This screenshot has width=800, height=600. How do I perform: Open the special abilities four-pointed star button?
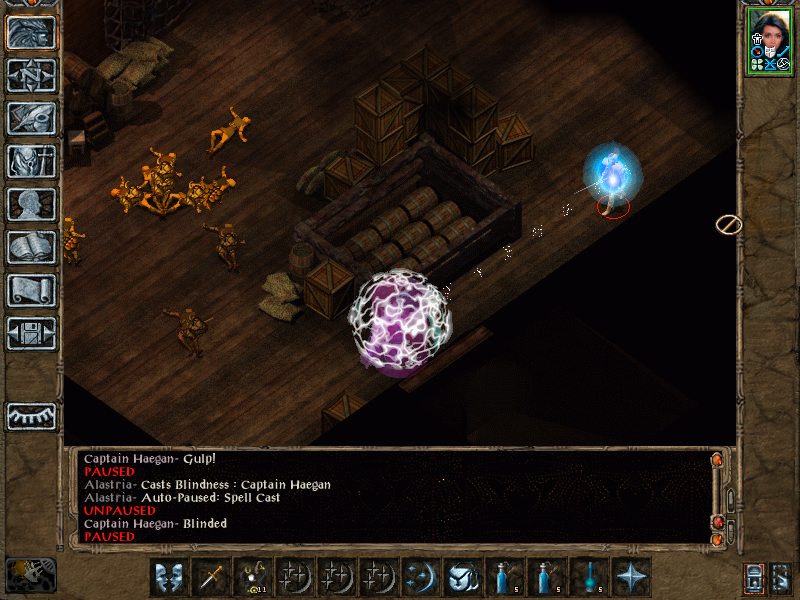[x=632, y=577]
